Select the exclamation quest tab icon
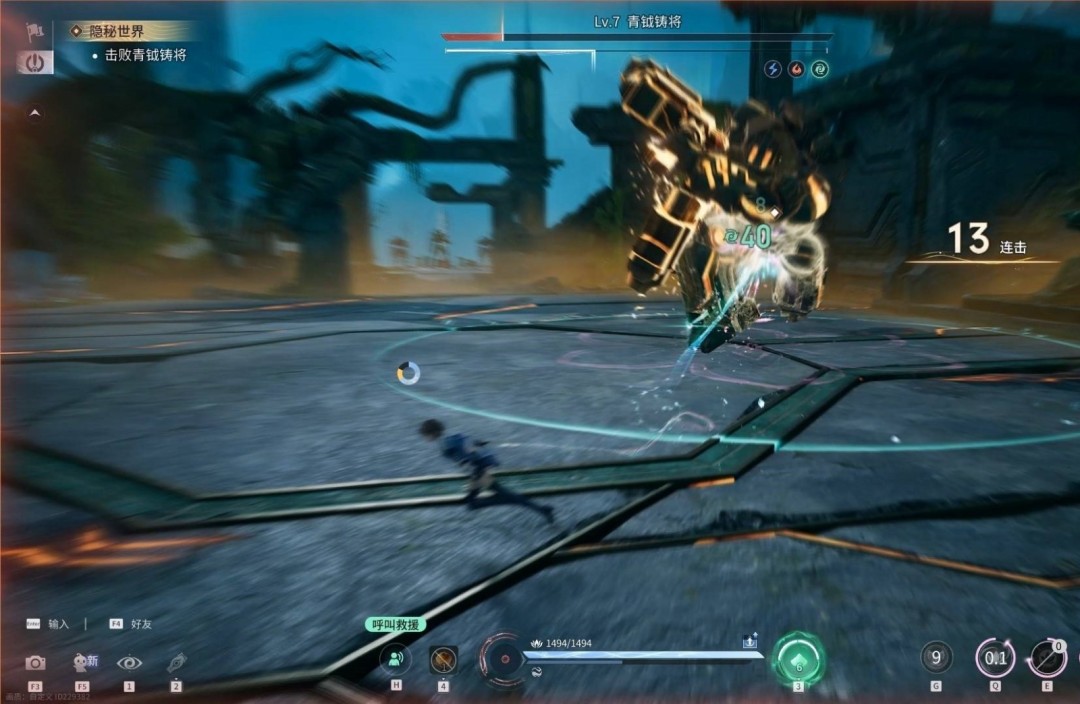The height and width of the screenshot is (704, 1080). (35, 62)
